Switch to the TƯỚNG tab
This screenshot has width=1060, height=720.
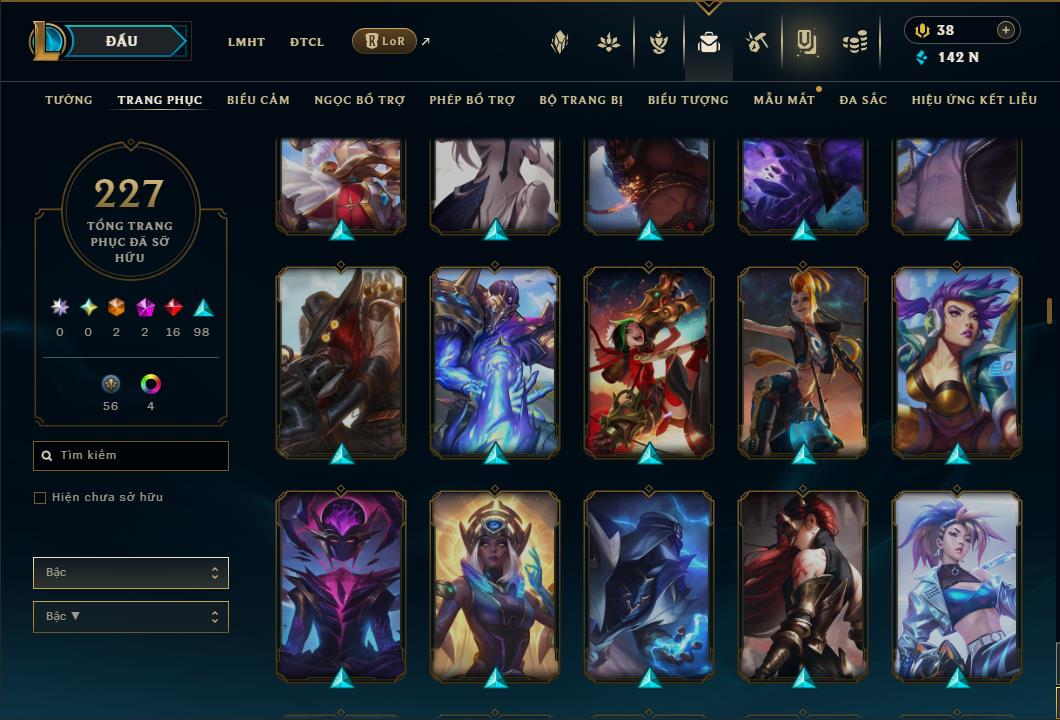[x=69, y=100]
